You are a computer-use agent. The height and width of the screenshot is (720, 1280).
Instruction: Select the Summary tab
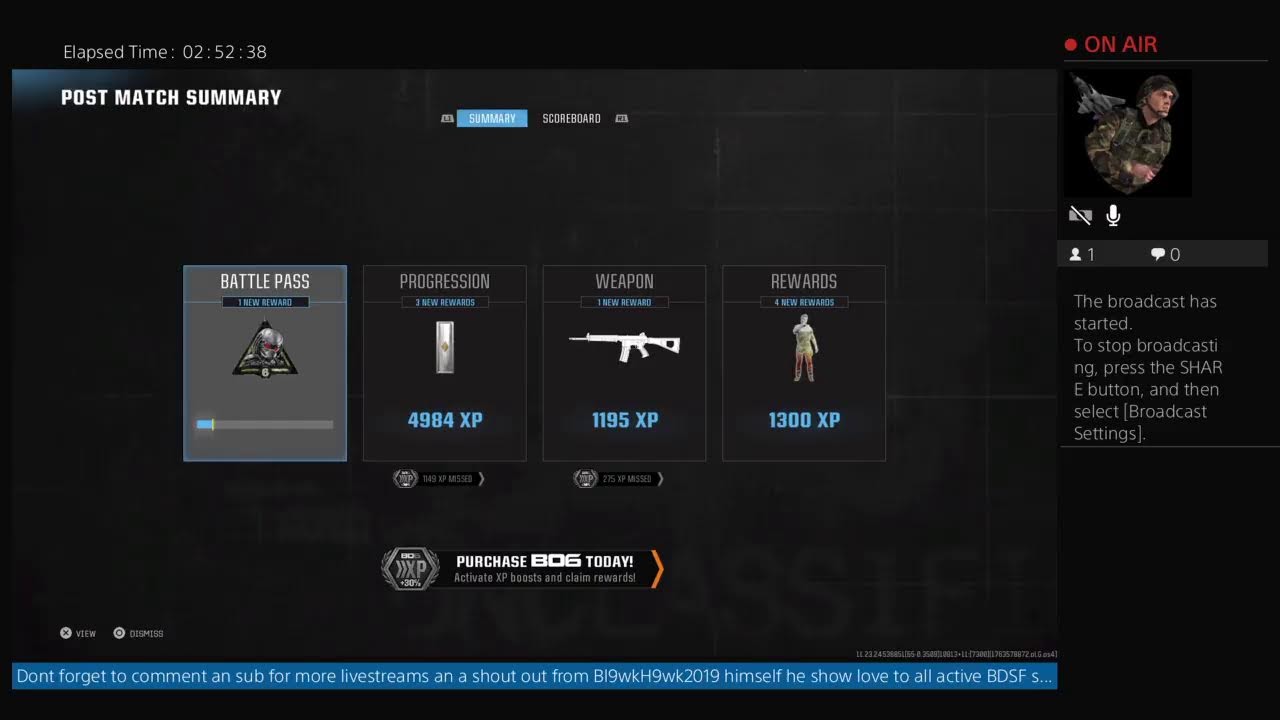(x=492, y=118)
